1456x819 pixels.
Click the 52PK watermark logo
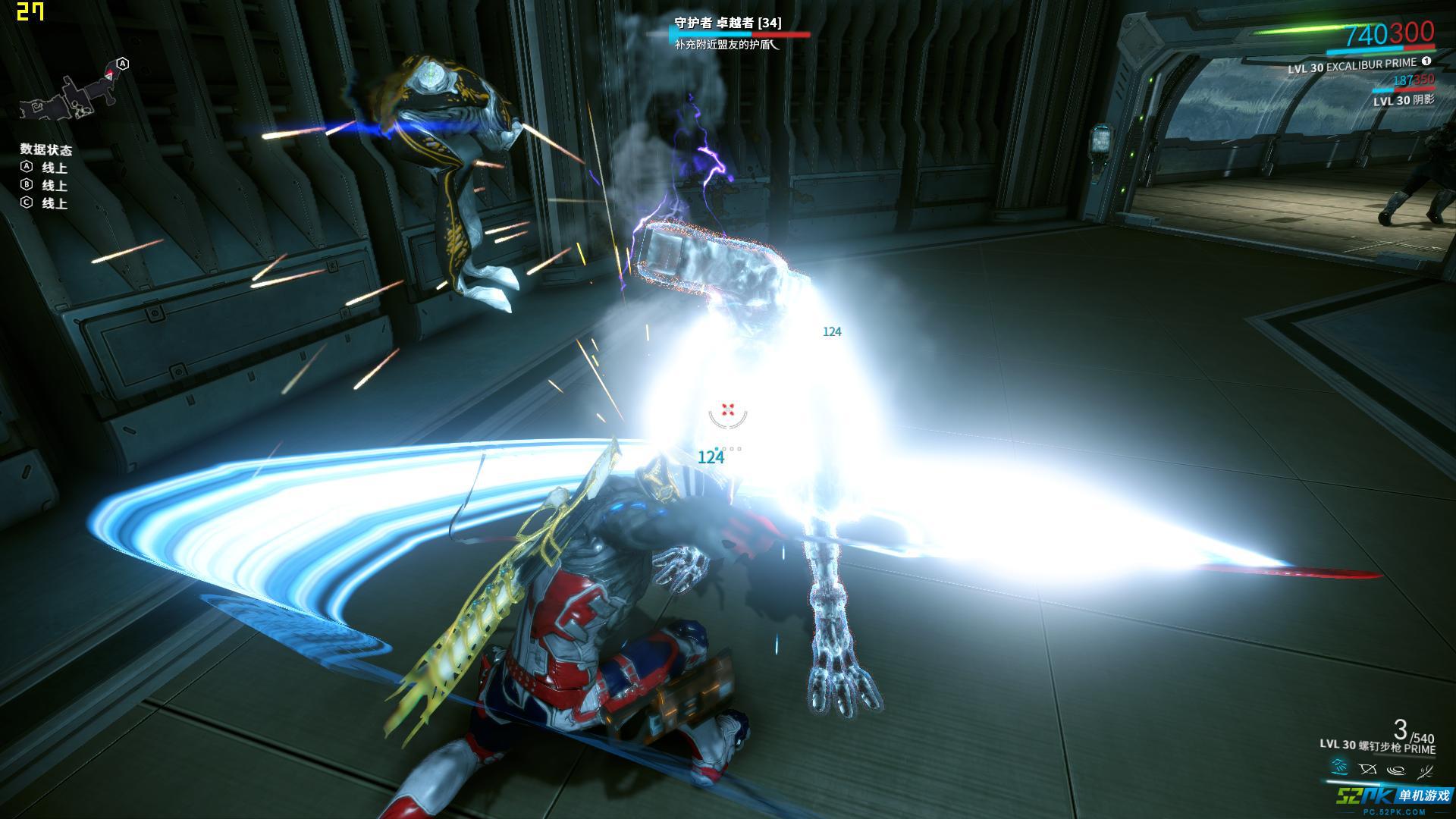point(1394,798)
